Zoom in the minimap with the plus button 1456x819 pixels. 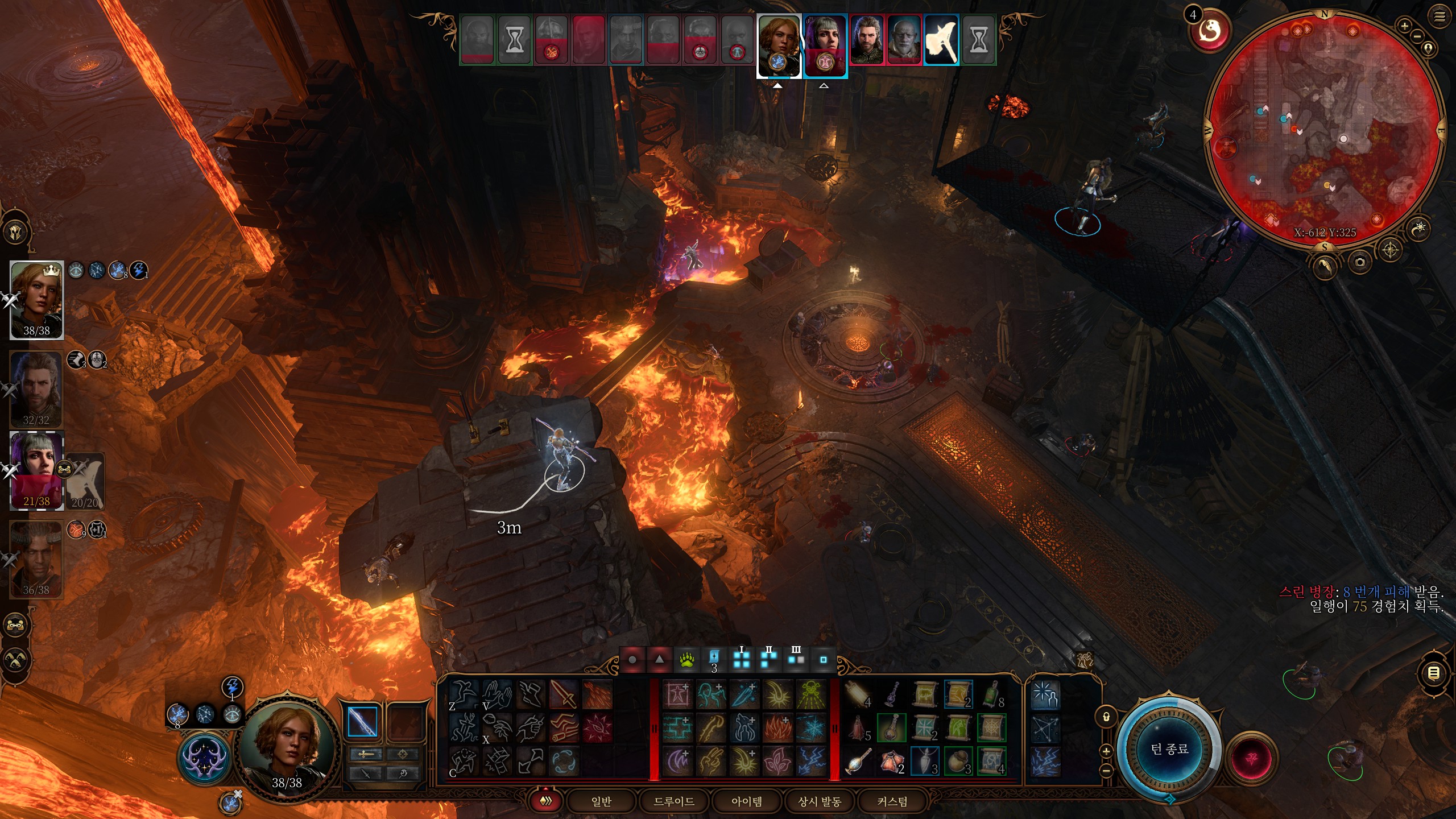(x=1404, y=26)
